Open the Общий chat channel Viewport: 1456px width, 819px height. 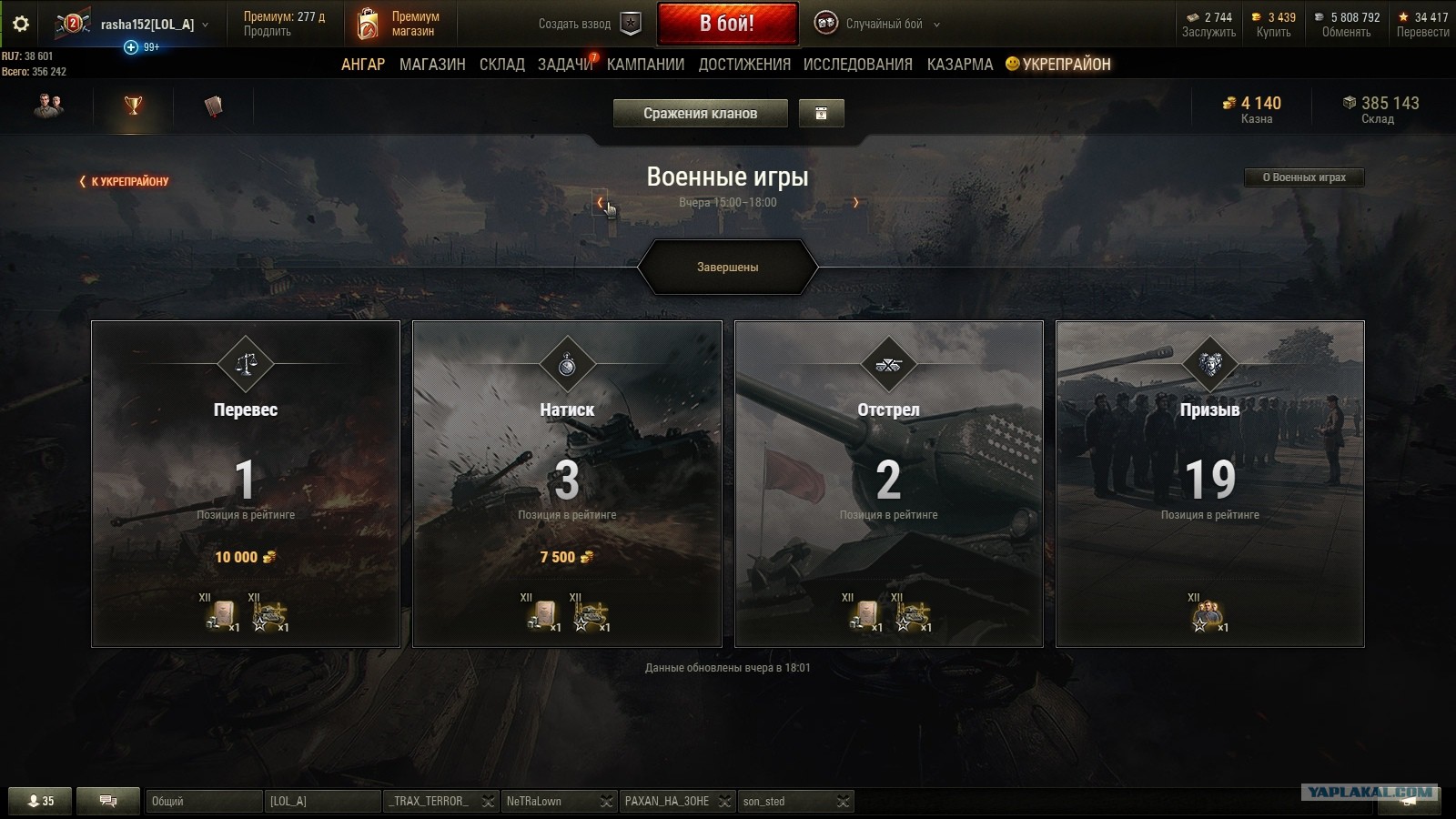[x=203, y=802]
